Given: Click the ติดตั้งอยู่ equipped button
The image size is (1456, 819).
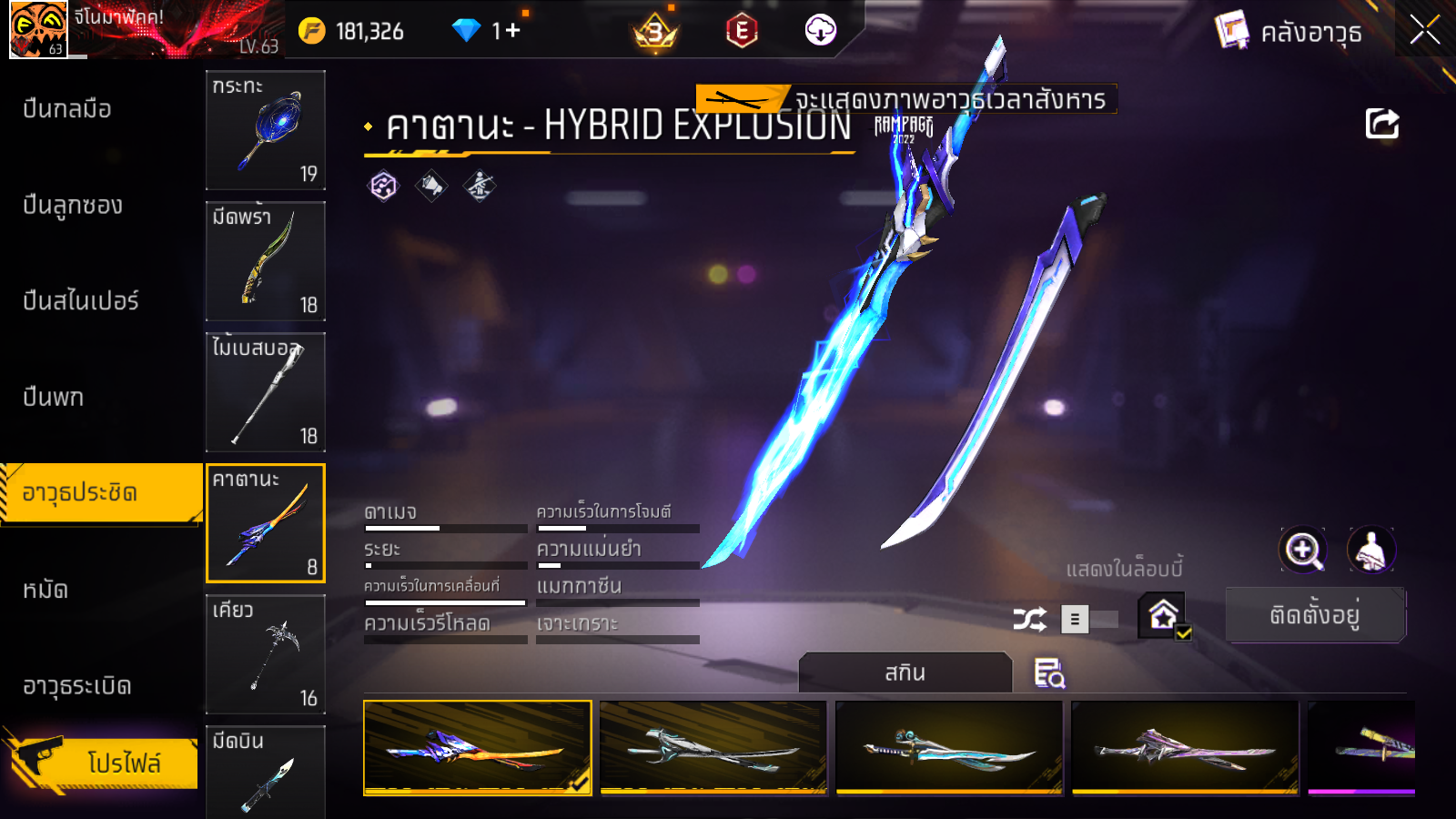Looking at the screenshot, I should tap(1315, 615).
